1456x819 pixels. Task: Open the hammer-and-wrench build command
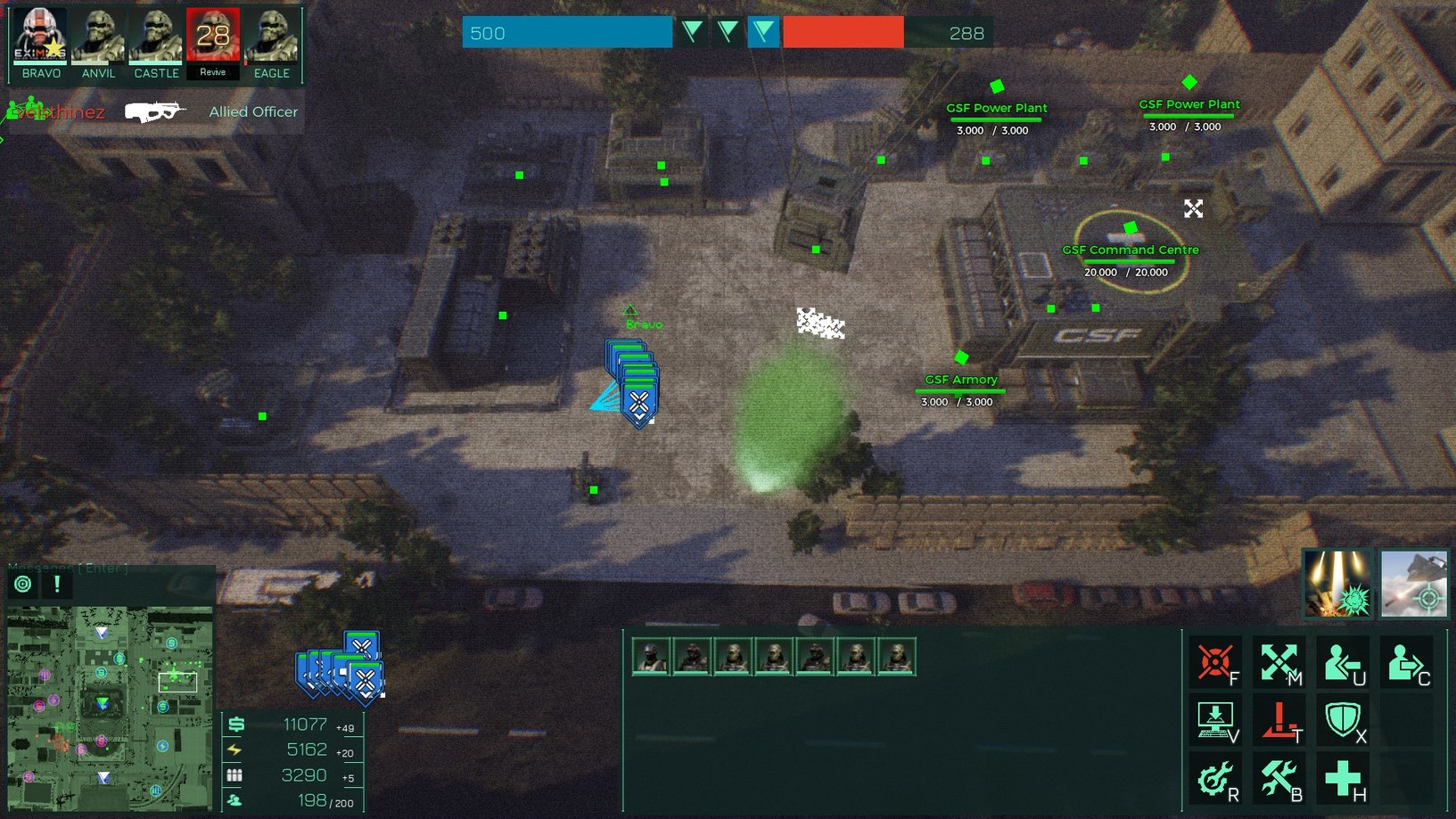point(1279,778)
